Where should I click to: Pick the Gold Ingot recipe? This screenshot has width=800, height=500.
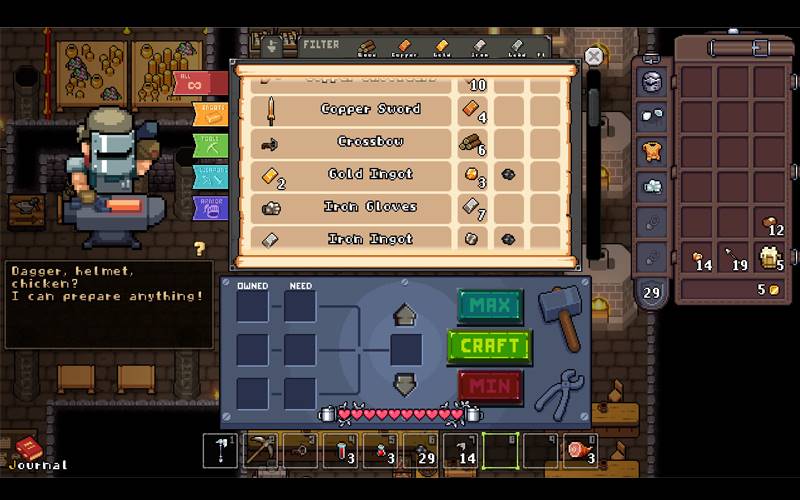(370, 174)
